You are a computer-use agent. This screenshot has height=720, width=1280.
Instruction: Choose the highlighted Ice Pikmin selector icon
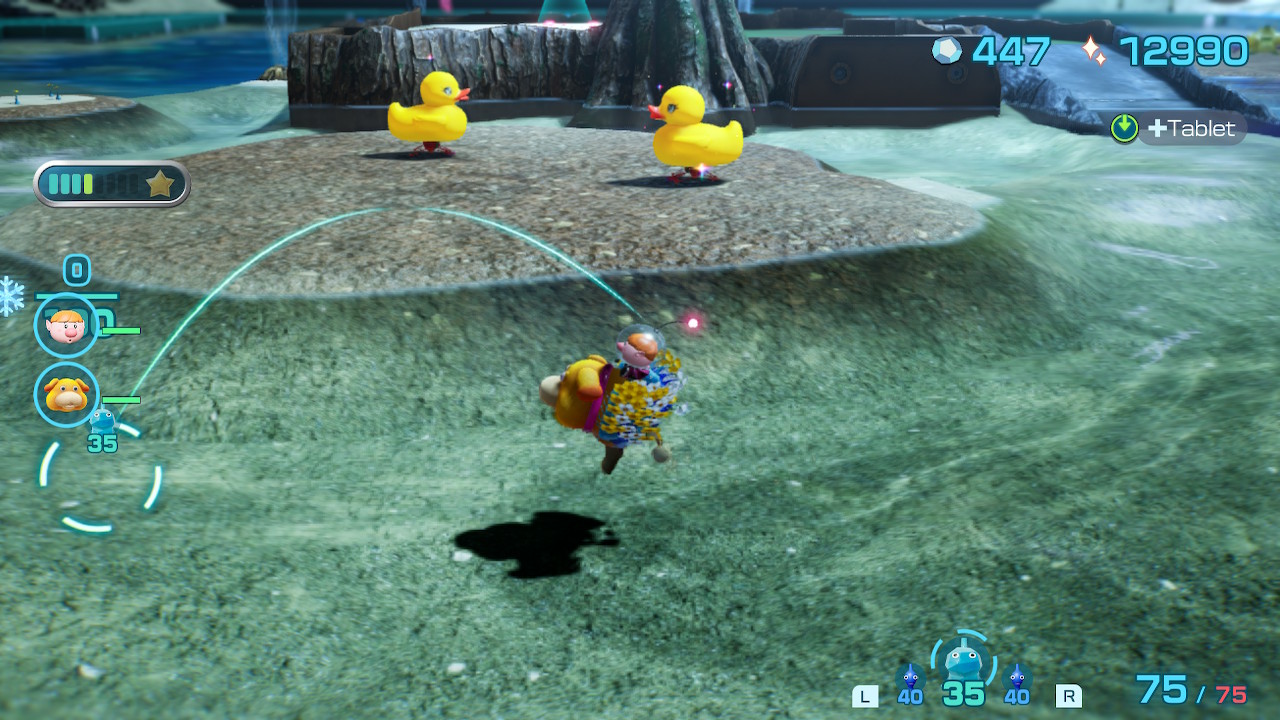(963, 660)
